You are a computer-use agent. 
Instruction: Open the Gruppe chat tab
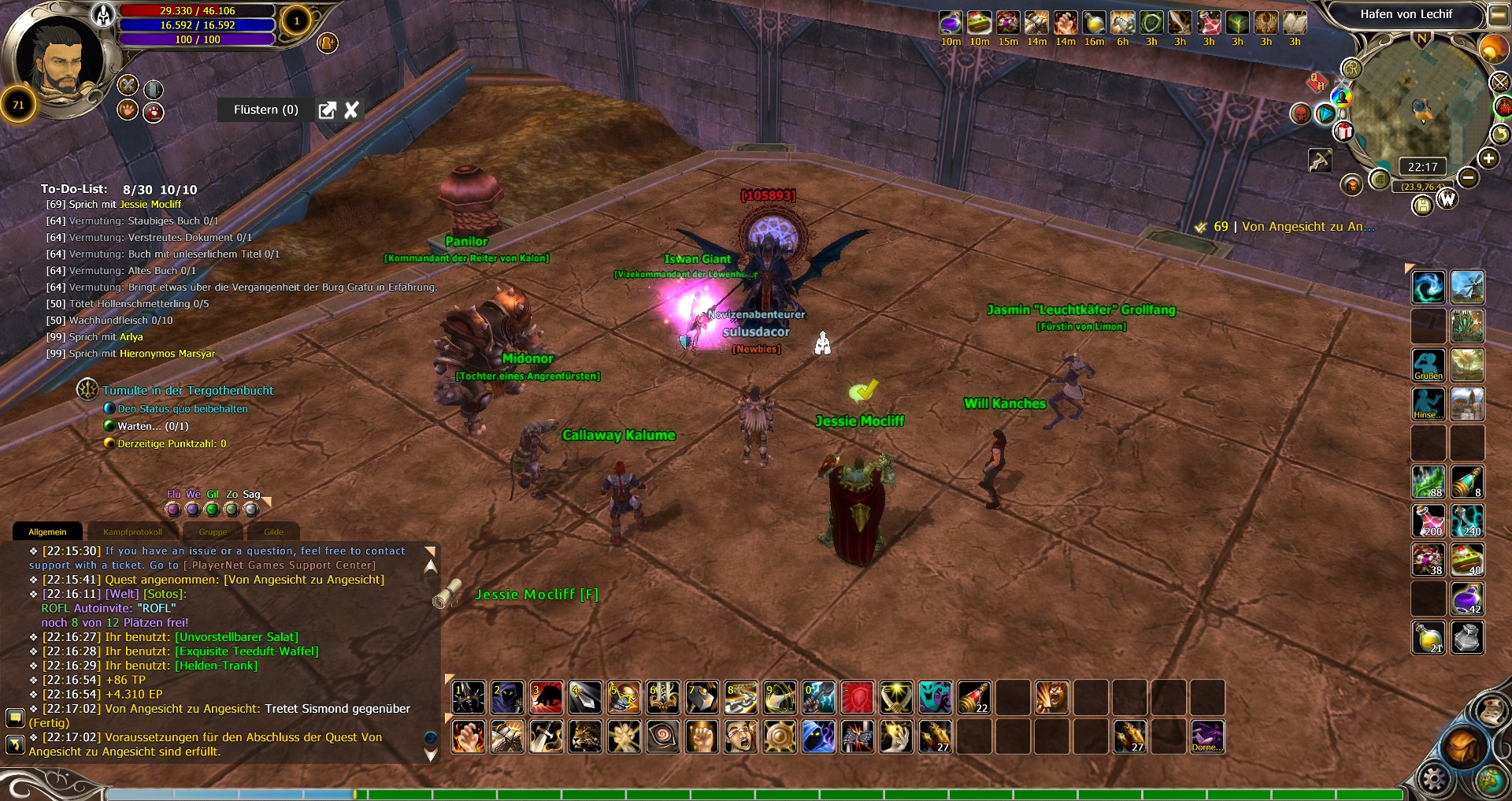coord(213,532)
